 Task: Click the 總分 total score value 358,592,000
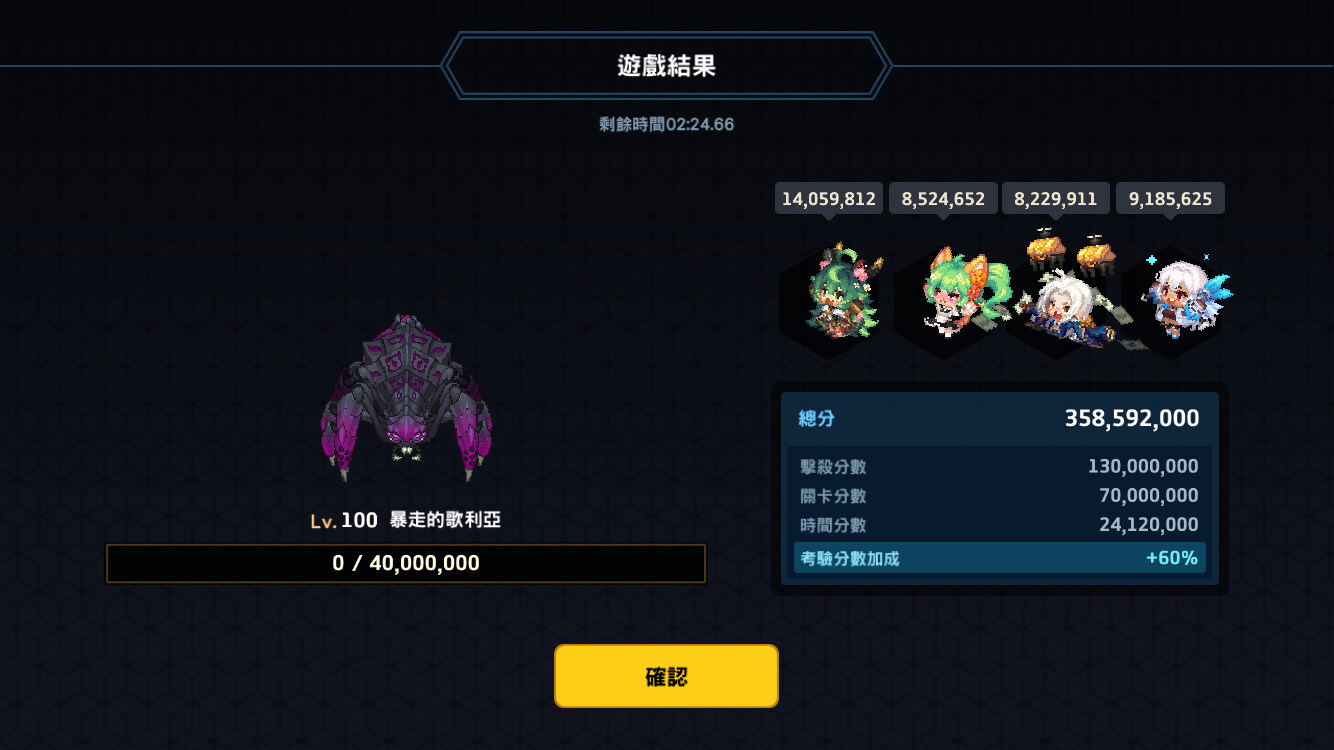point(1130,418)
